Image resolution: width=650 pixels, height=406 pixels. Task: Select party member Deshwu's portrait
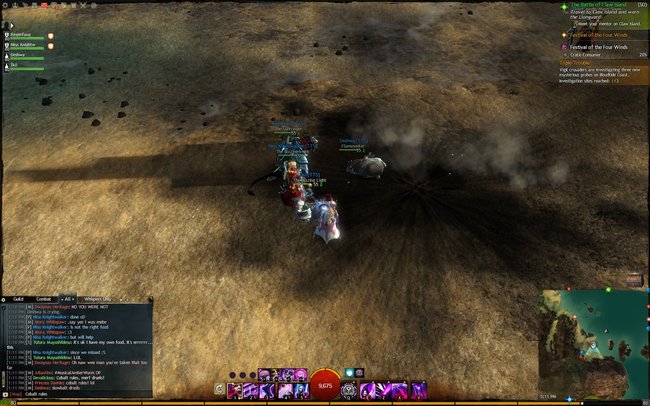point(5,56)
